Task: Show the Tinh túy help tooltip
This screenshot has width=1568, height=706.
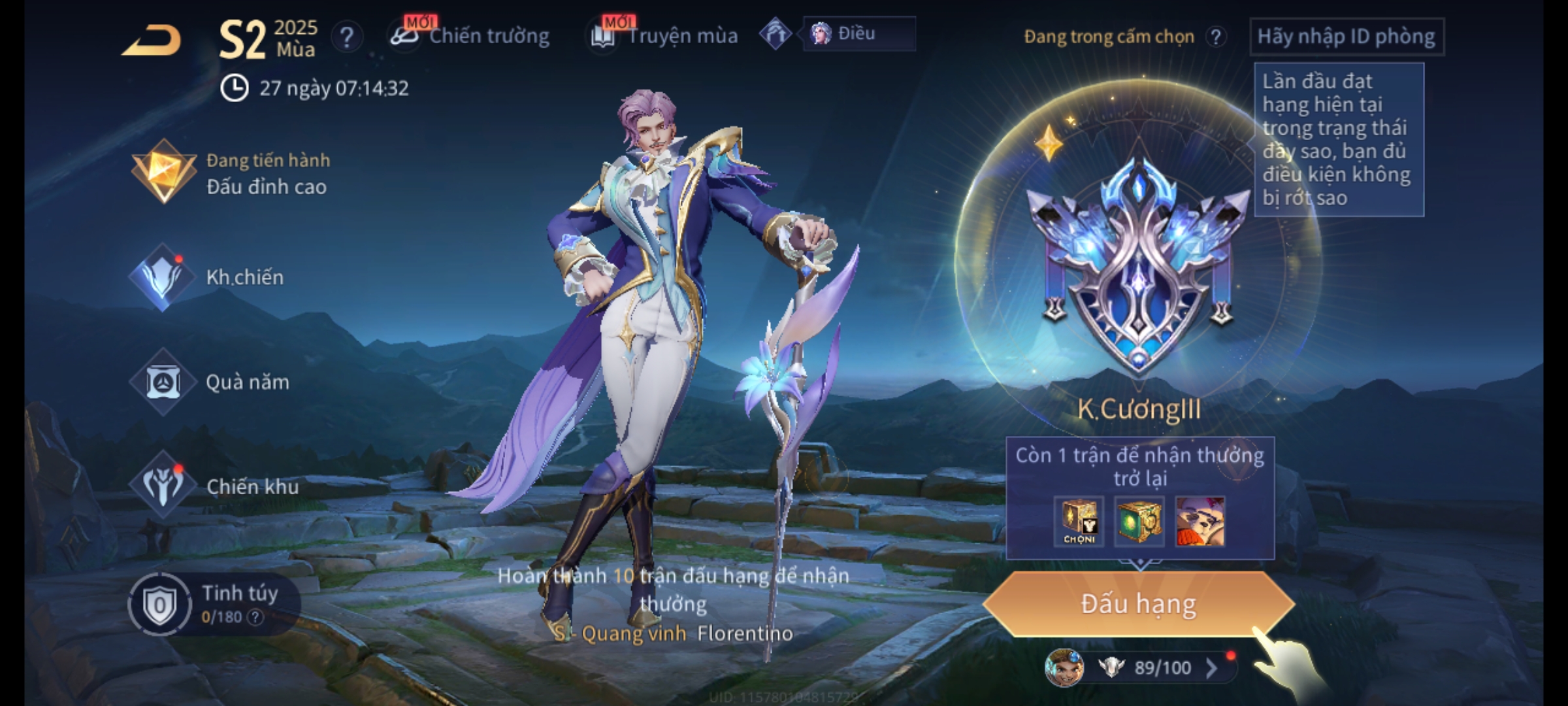Action: [255, 617]
